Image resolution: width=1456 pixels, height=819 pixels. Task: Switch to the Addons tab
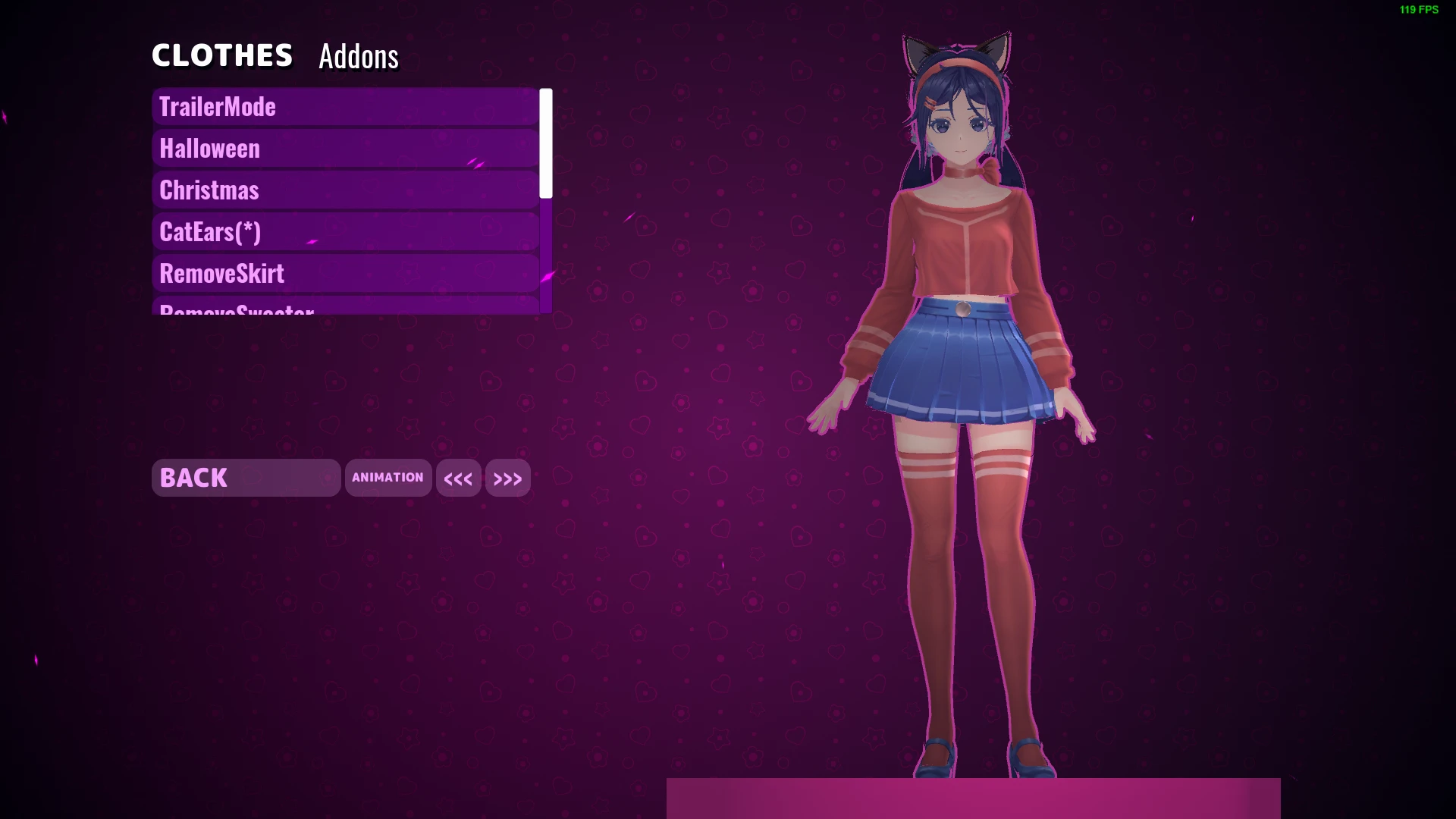click(357, 56)
